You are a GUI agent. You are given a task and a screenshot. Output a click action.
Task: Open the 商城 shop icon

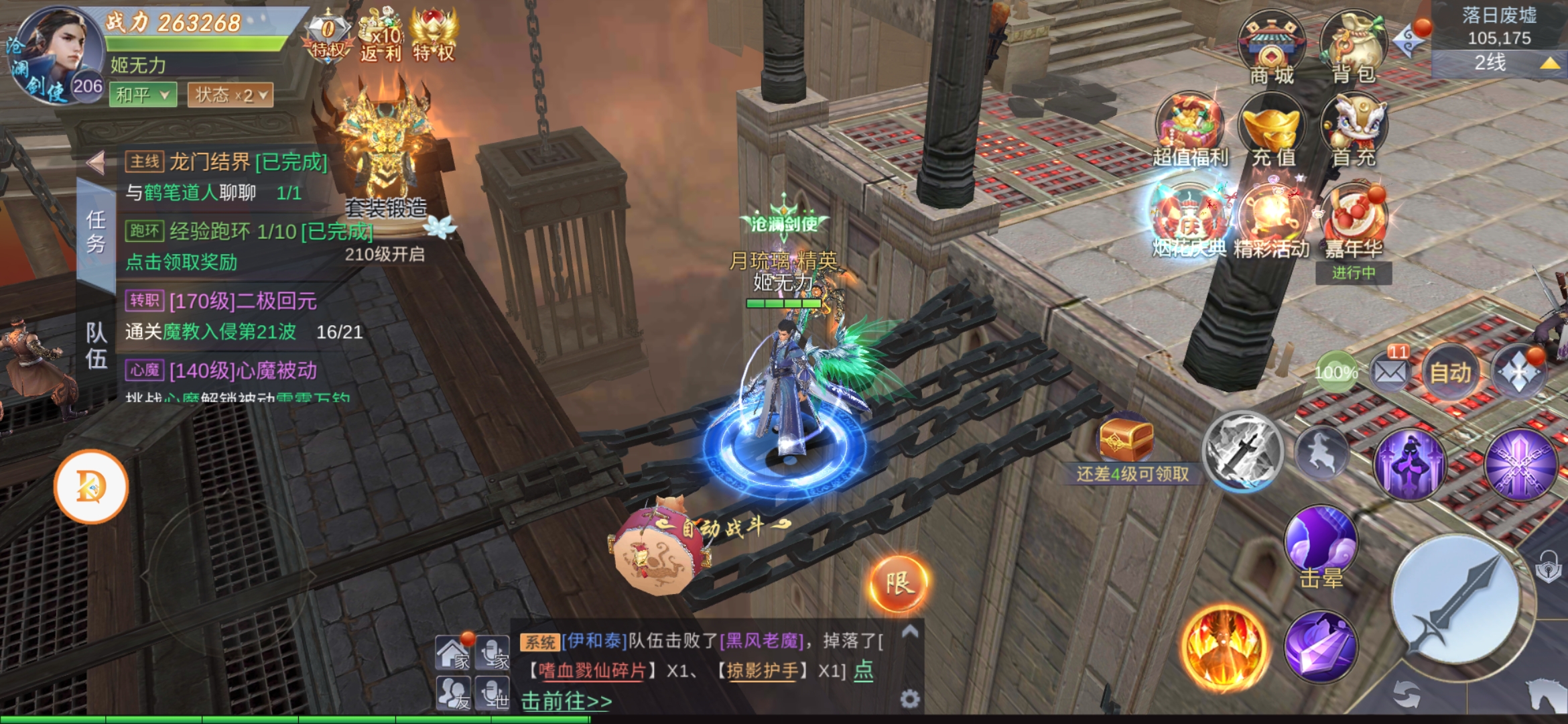[1271, 47]
